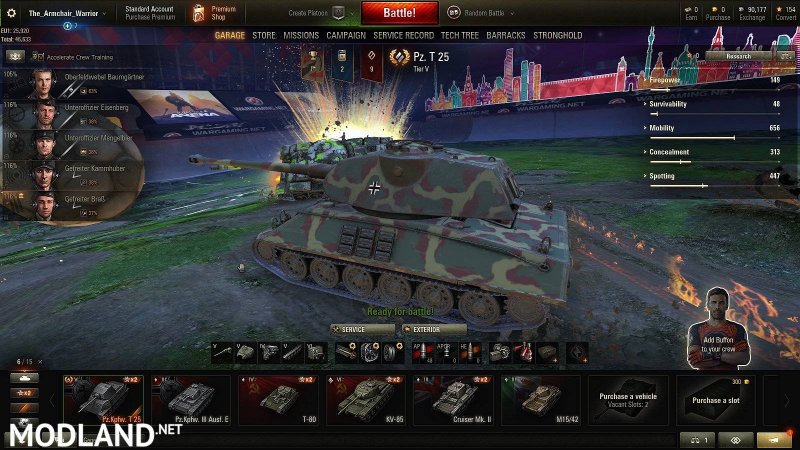Go to the Campaign tab
The width and height of the screenshot is (800, 450).
pyautogui.click(x=346, y=35)
